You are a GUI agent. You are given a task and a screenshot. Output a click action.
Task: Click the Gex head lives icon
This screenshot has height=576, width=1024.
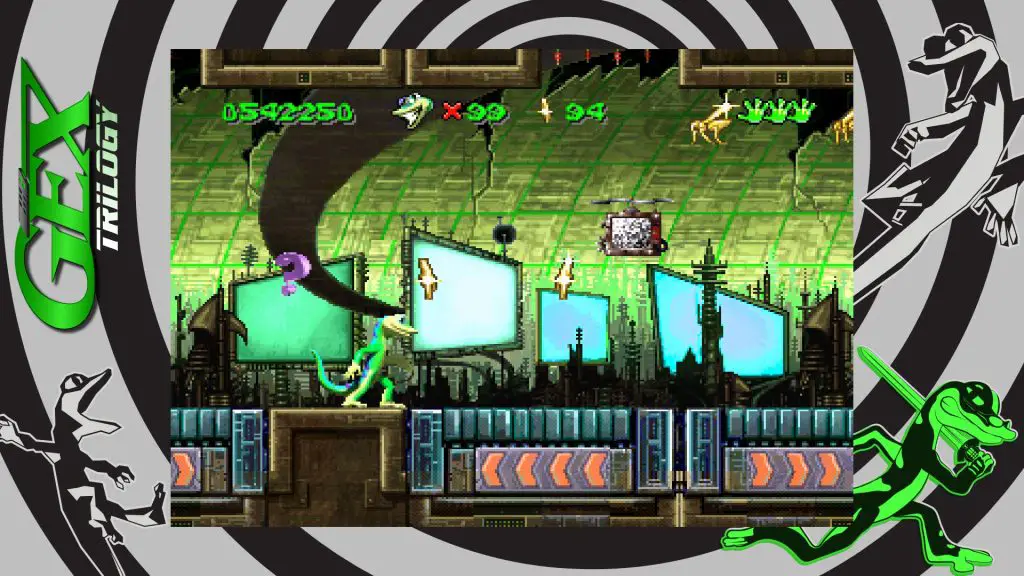tap(414, 111)
